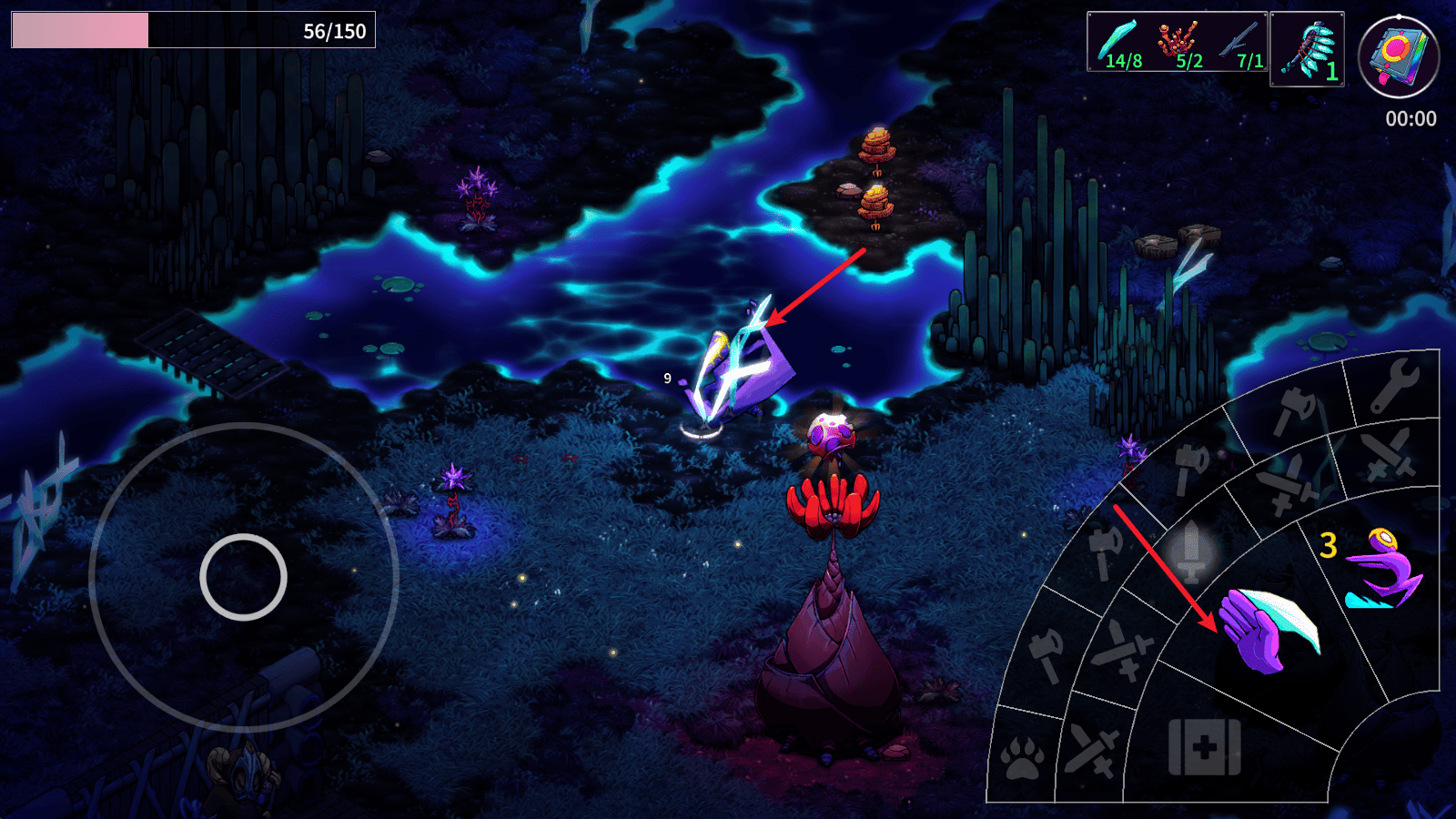
Task: Use the medkit healing slot
Action: pos(1204,747)
